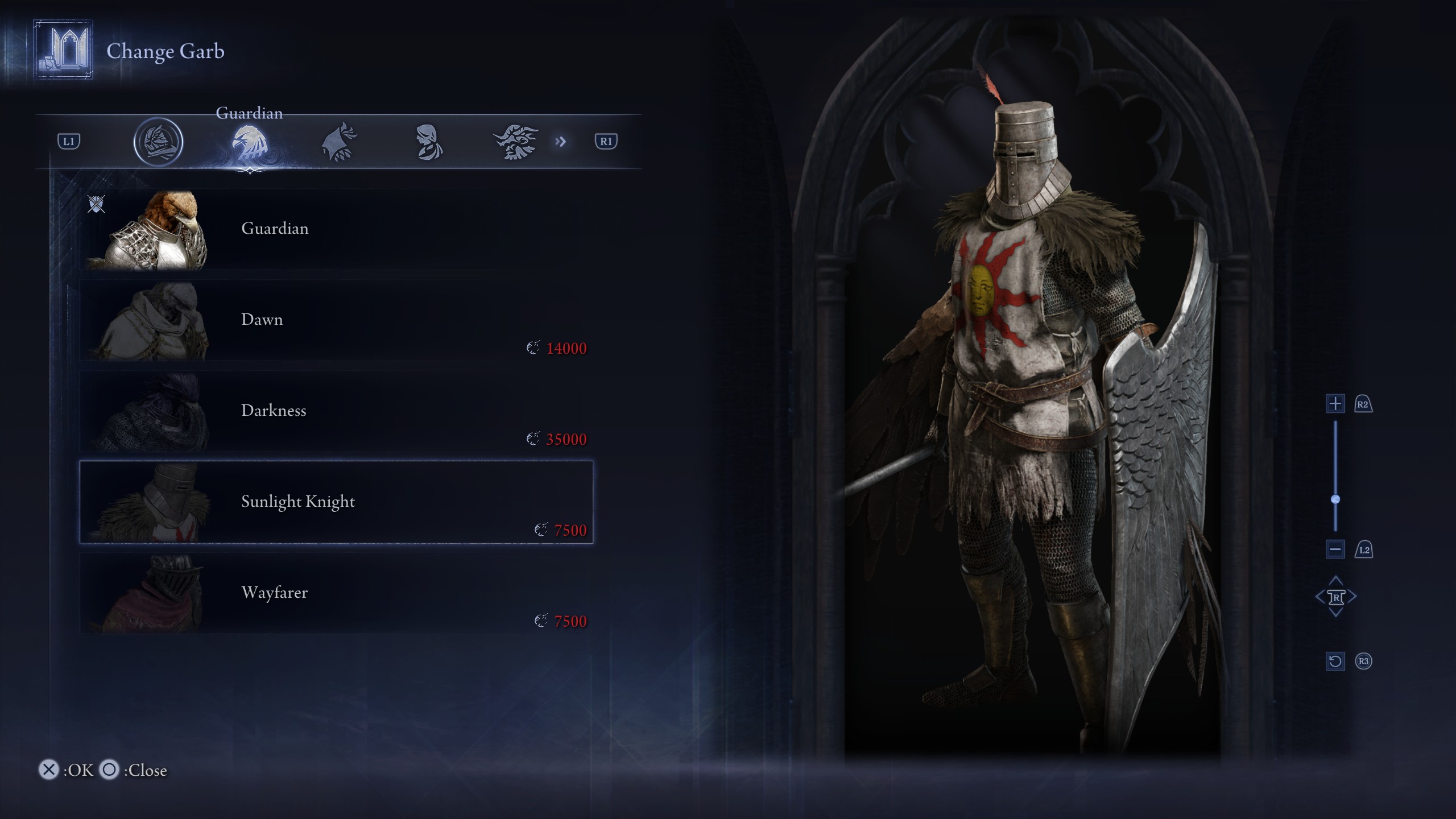Select the Wayfarer garb entry
The height and width of the screenshot is (819, 1456).
tap(336, 593)
